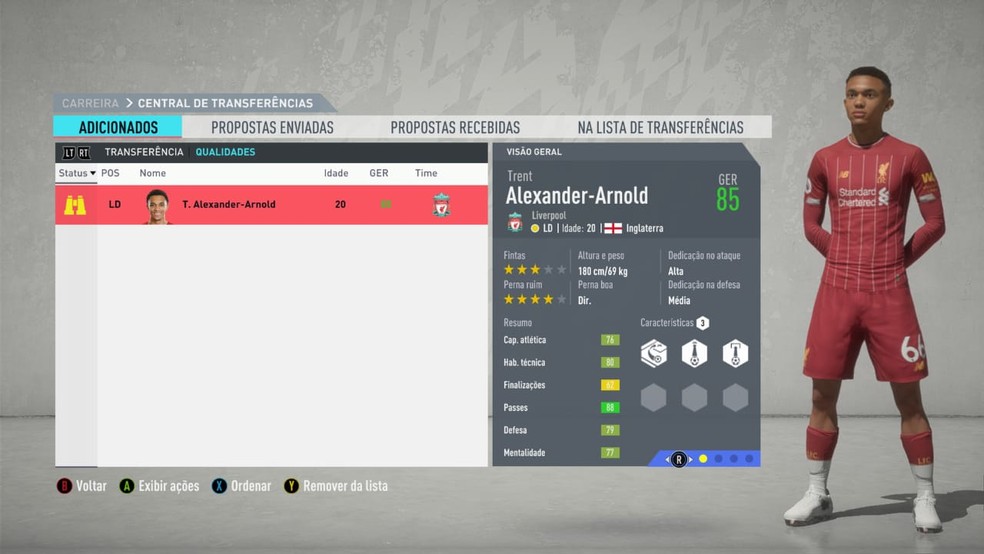984x554 pixels.
Task: Switch to the Qualidades sub-tab
Action: point(225,152)
